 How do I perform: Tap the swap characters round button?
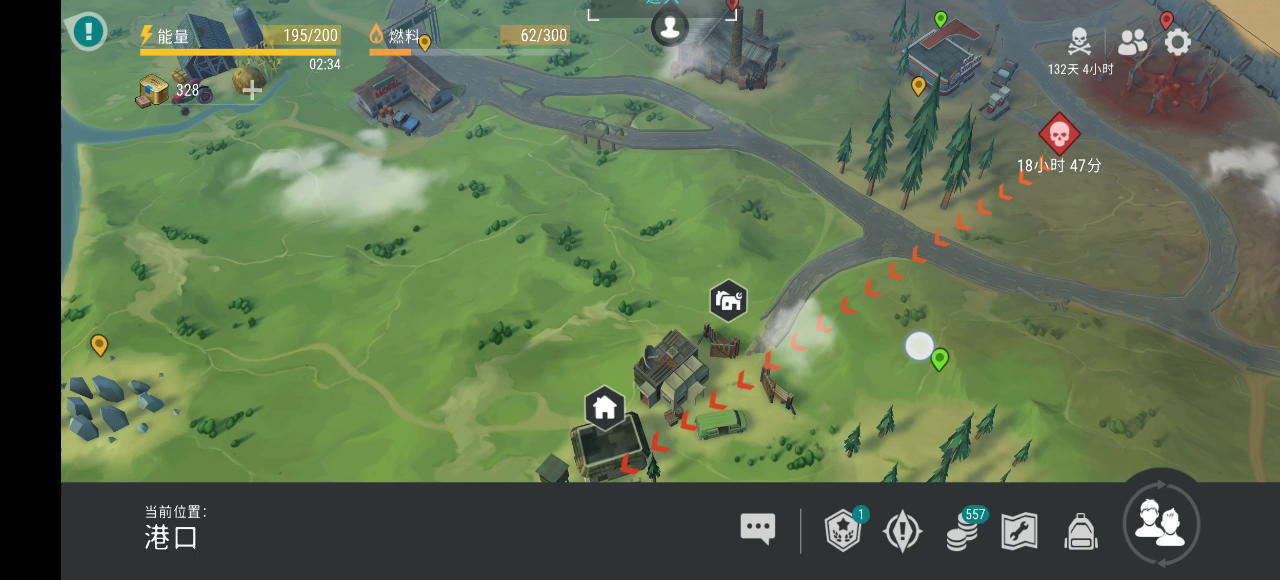pyautogui.click(x=1161, y=523)
